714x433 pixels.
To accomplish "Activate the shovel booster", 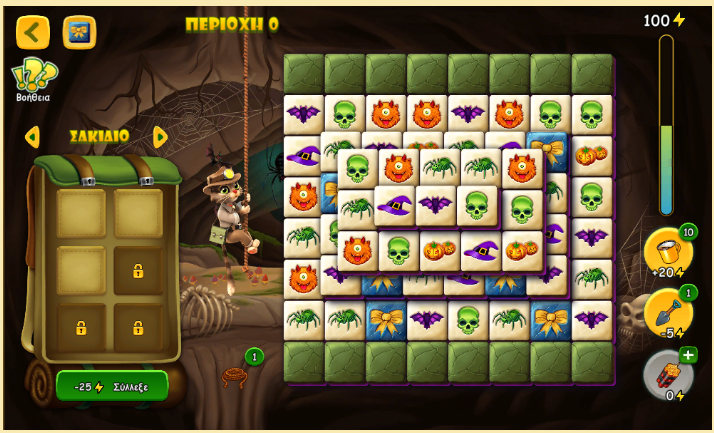I will tap(666, 313).
